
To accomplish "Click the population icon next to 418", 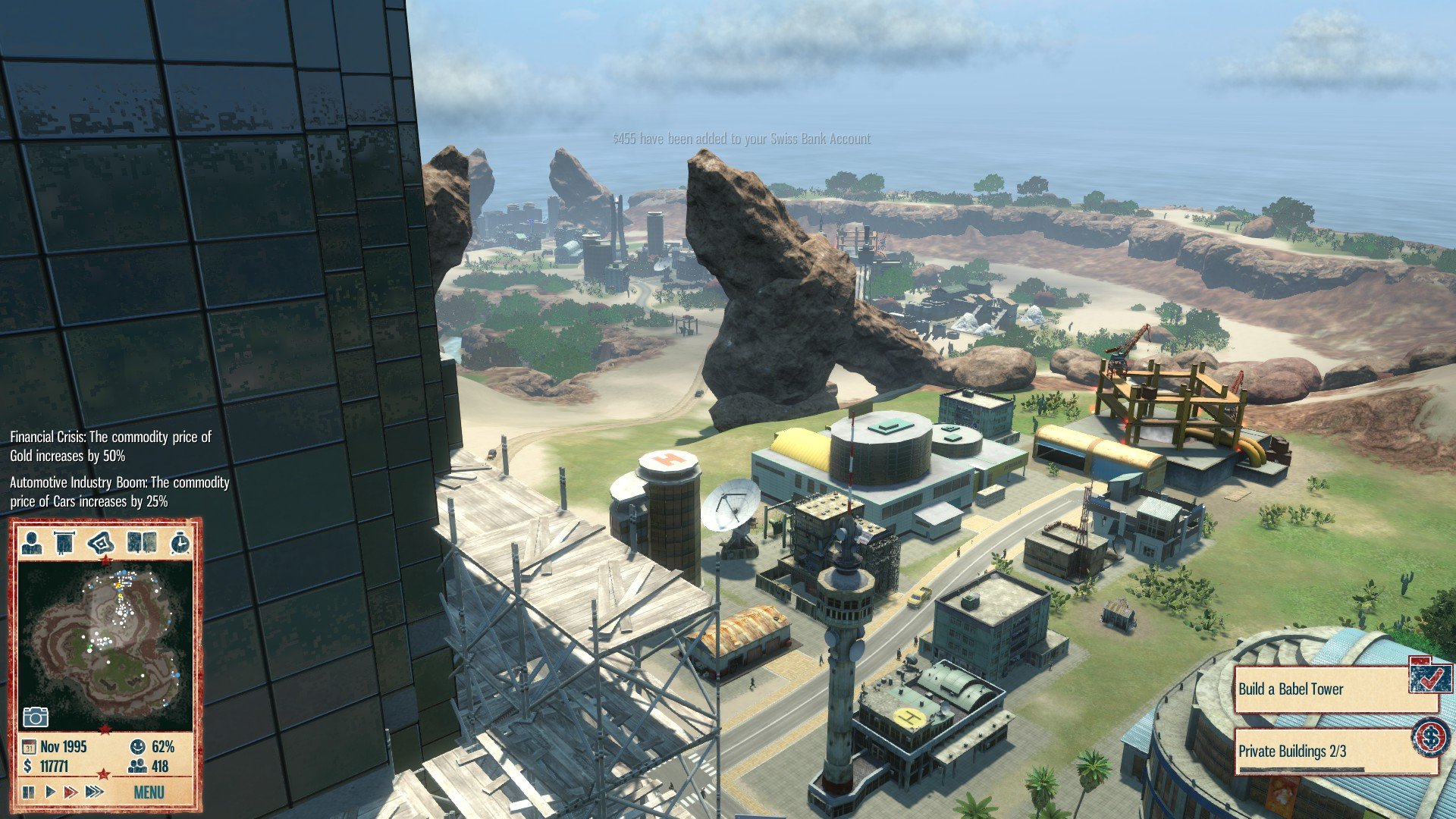I will pos(139,765).
